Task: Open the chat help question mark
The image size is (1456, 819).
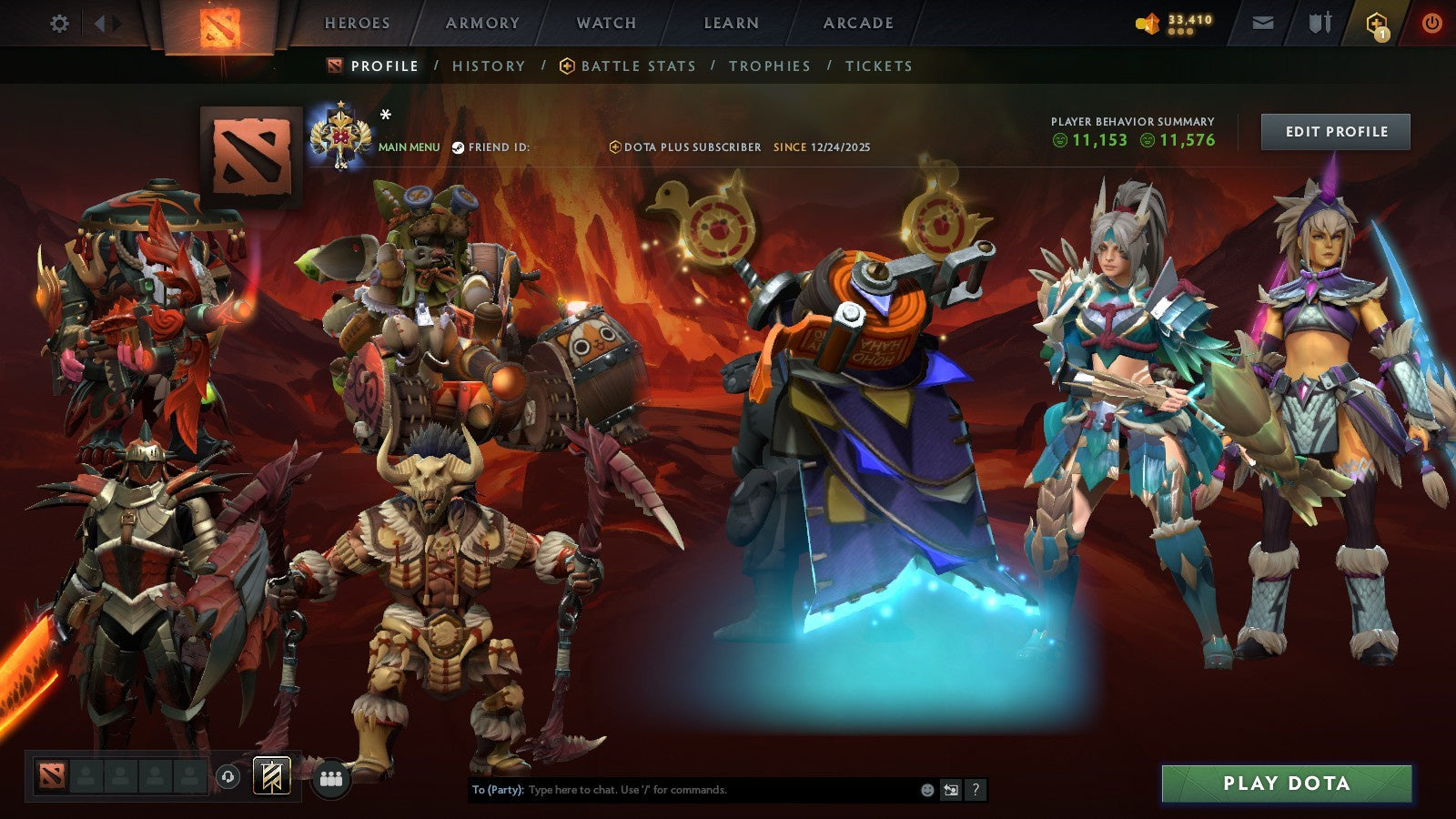Action: pos(976,791)
